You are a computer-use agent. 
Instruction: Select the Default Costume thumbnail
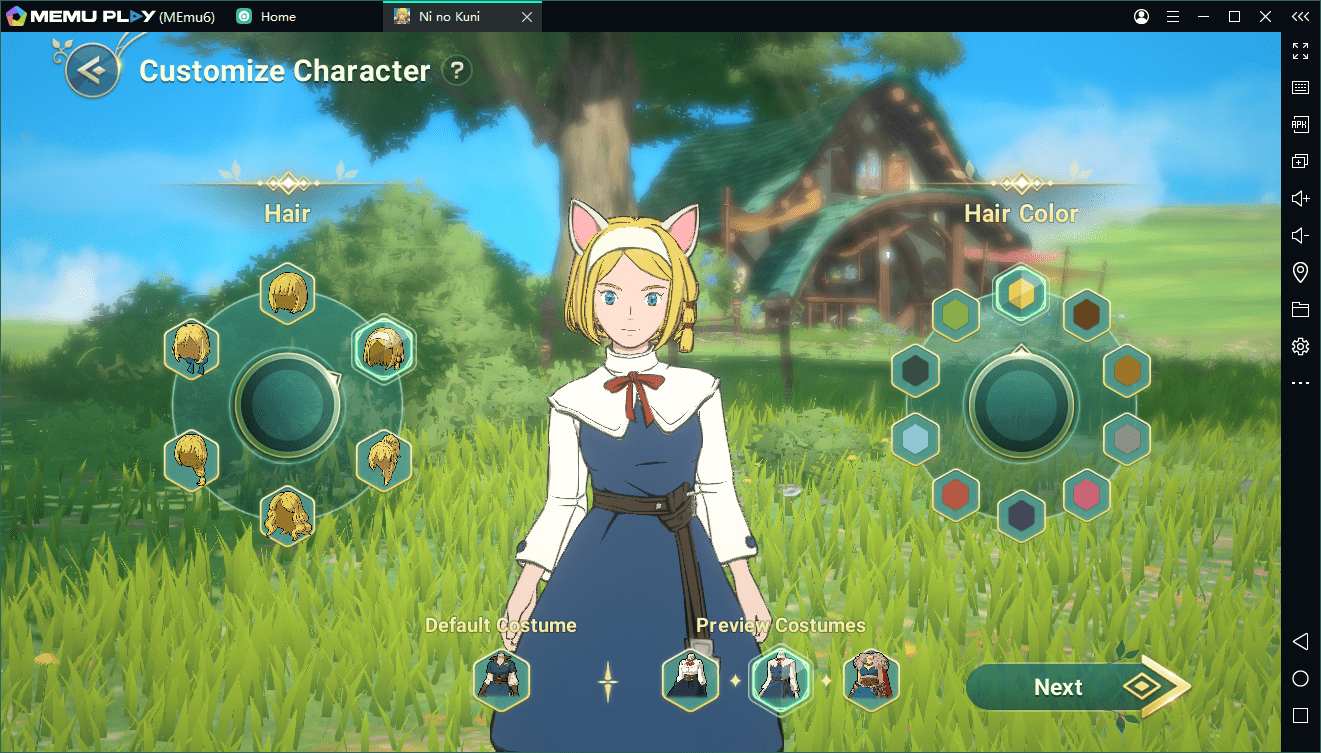[501, 679]
